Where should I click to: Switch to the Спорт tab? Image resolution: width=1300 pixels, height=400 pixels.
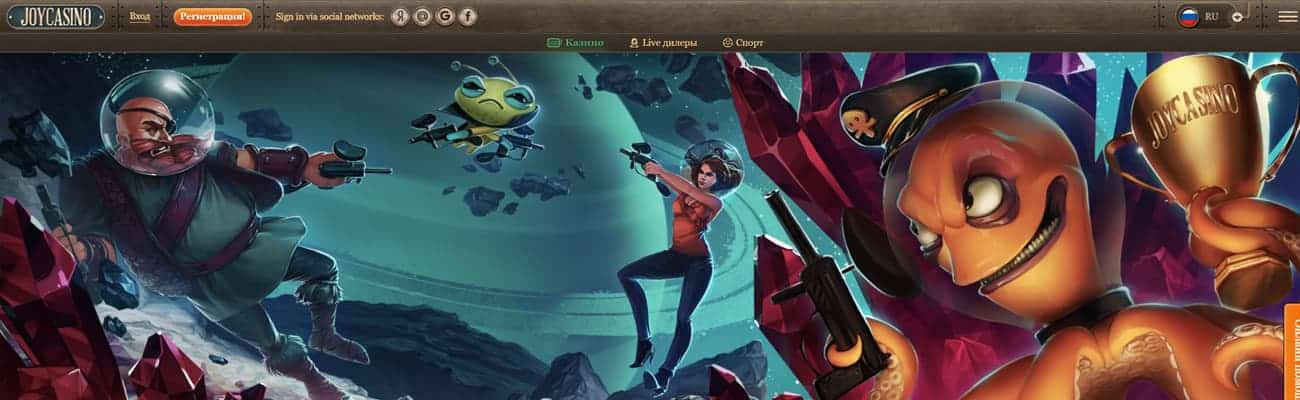pos(742,43)
